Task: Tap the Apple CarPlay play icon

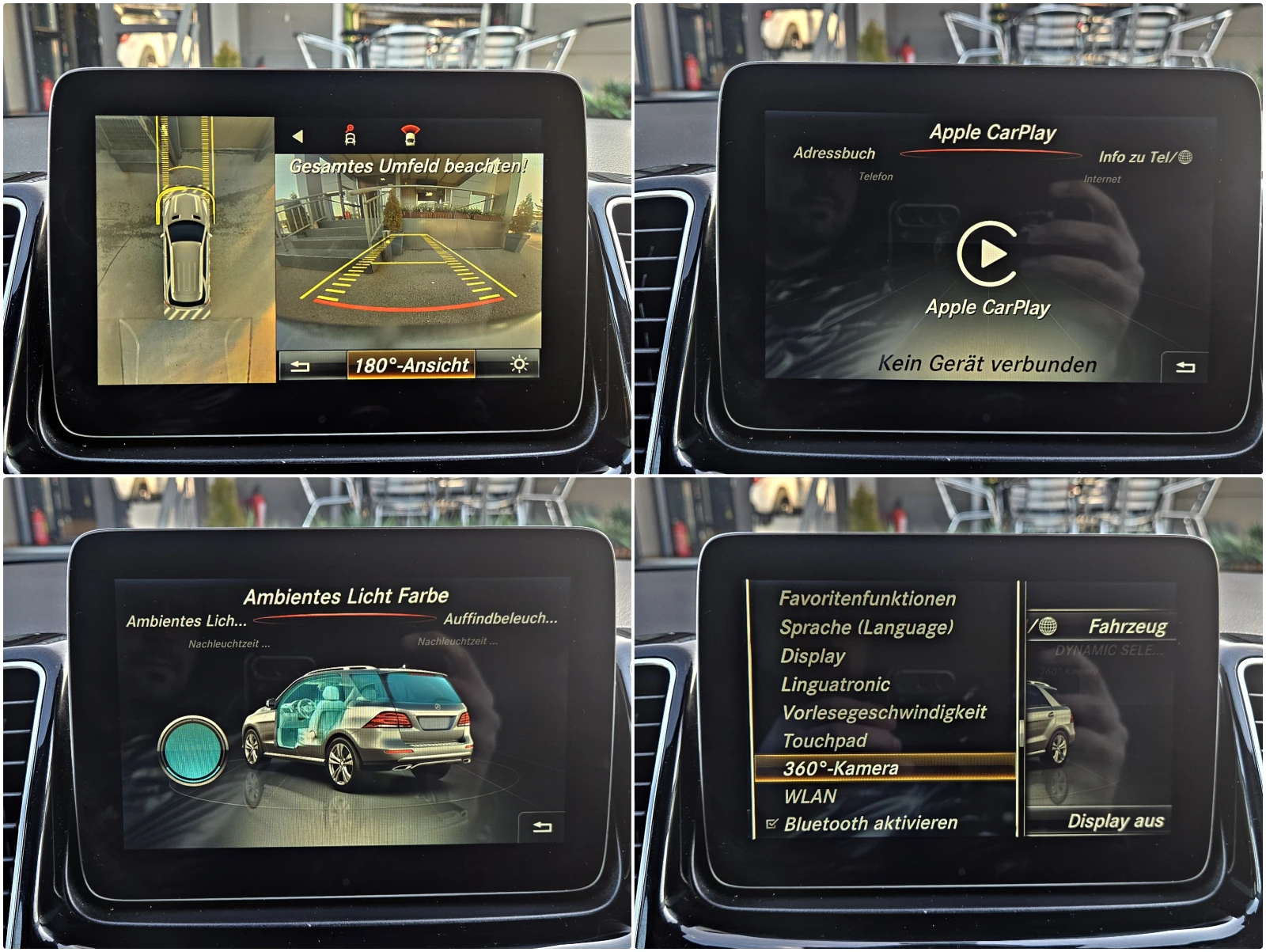Action: point(989,255)
